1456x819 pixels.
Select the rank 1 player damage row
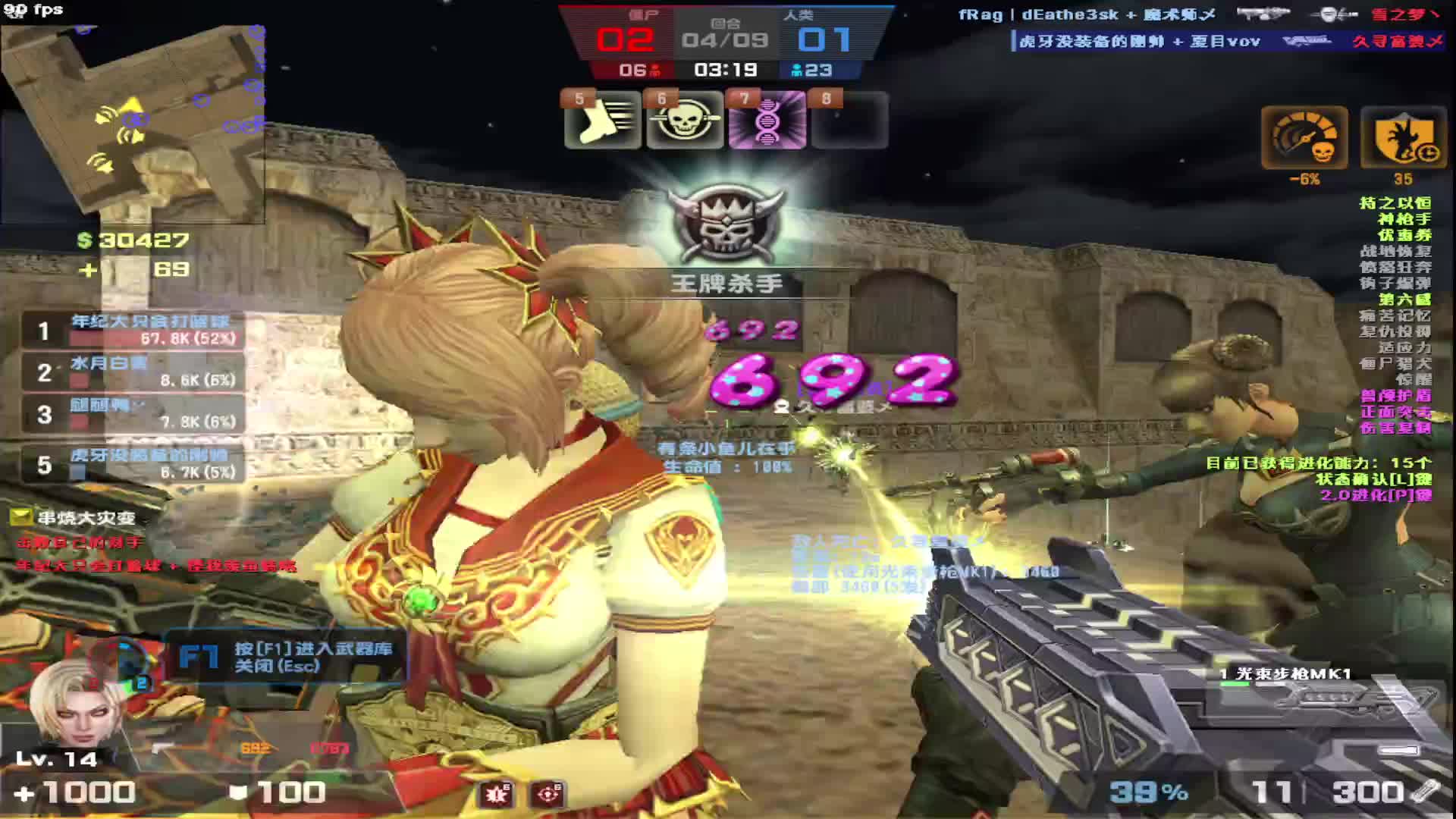133,330
